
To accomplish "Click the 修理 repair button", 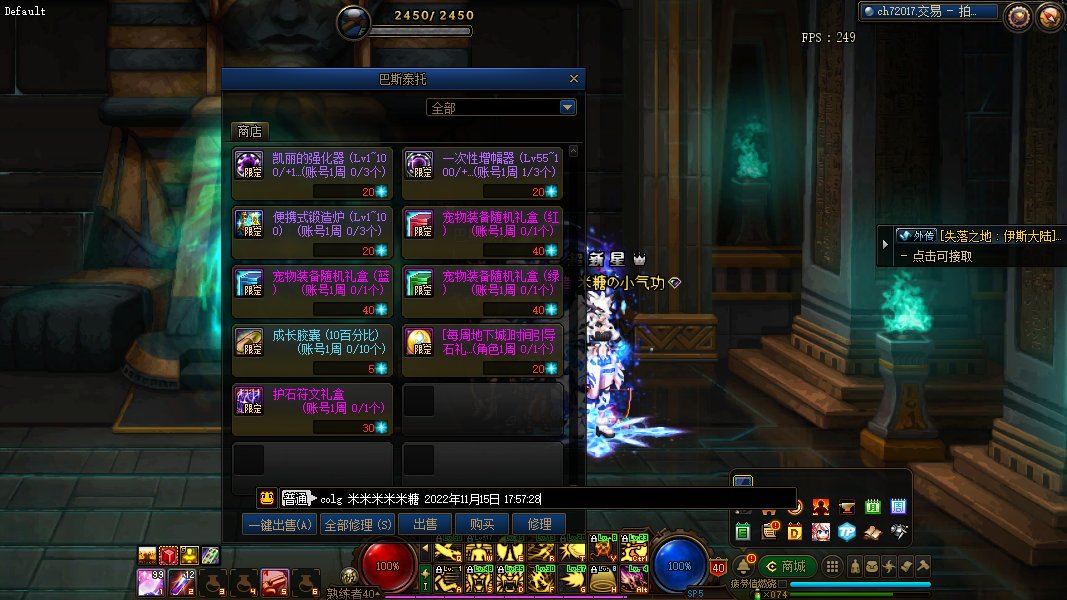I will (x=539, y=524).
